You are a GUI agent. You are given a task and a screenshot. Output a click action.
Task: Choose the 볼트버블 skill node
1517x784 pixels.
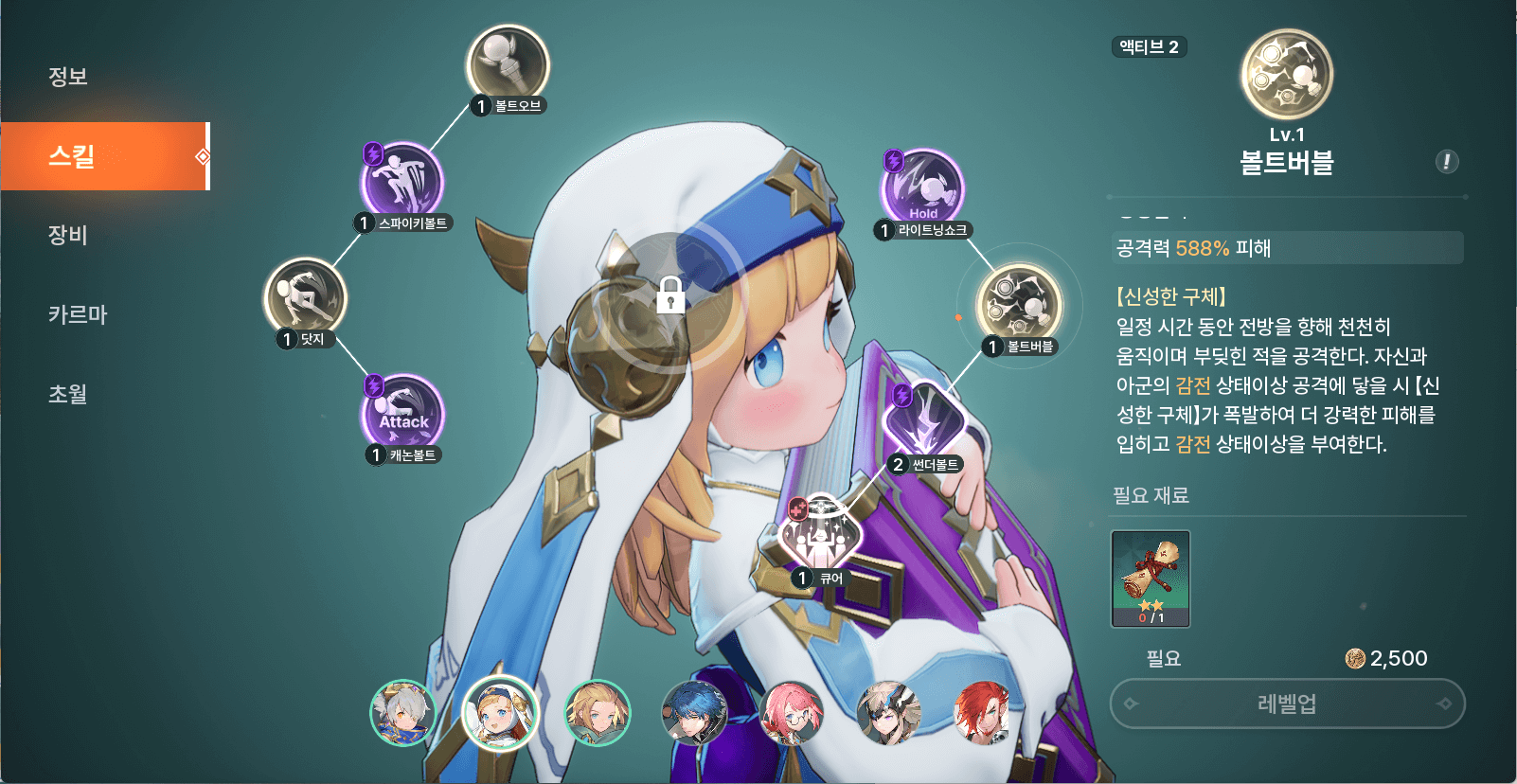[x=1019, y=305]
